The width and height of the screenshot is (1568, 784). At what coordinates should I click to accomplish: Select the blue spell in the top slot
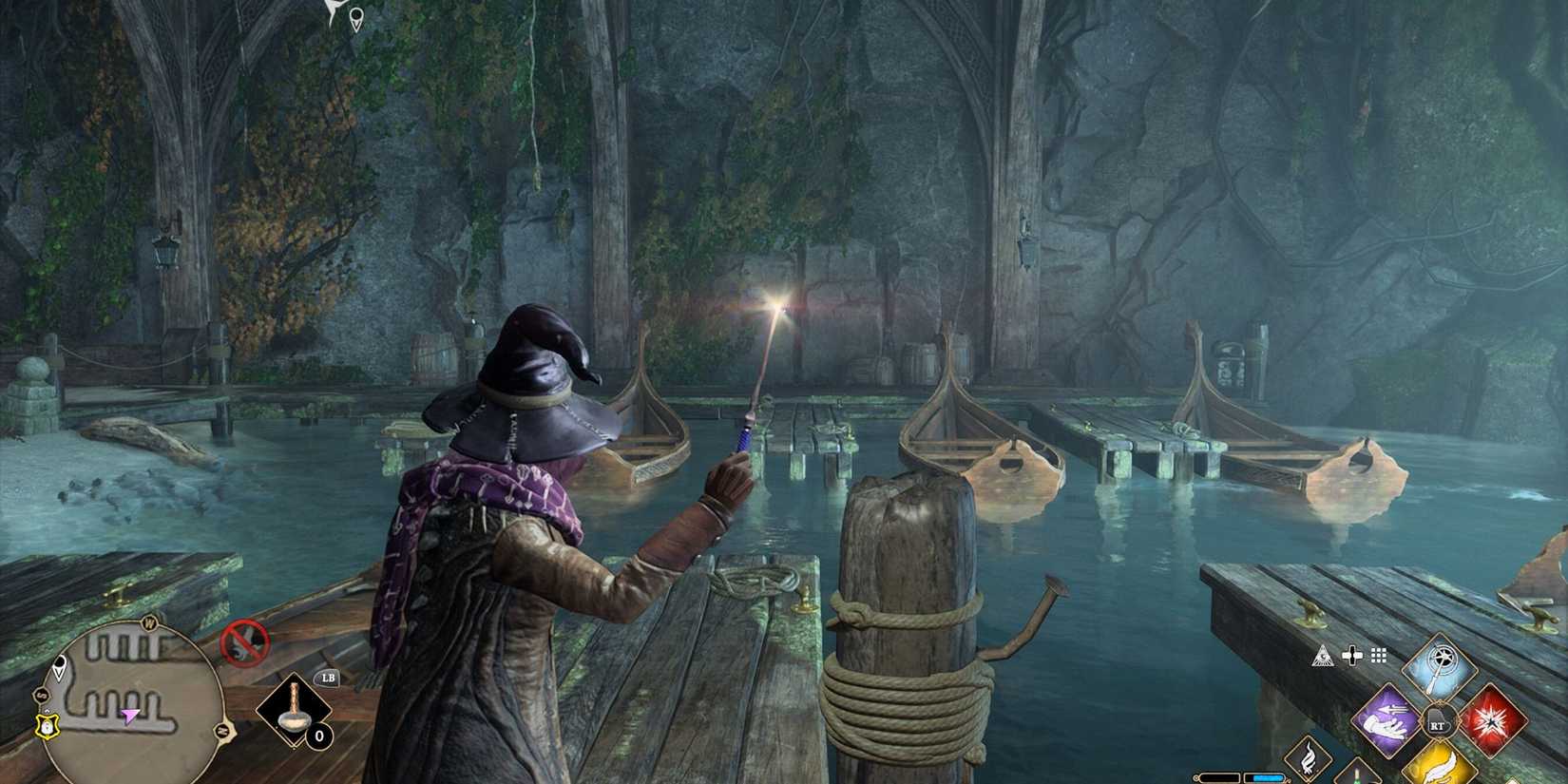pyautogui.click(x=1440, y=665)
